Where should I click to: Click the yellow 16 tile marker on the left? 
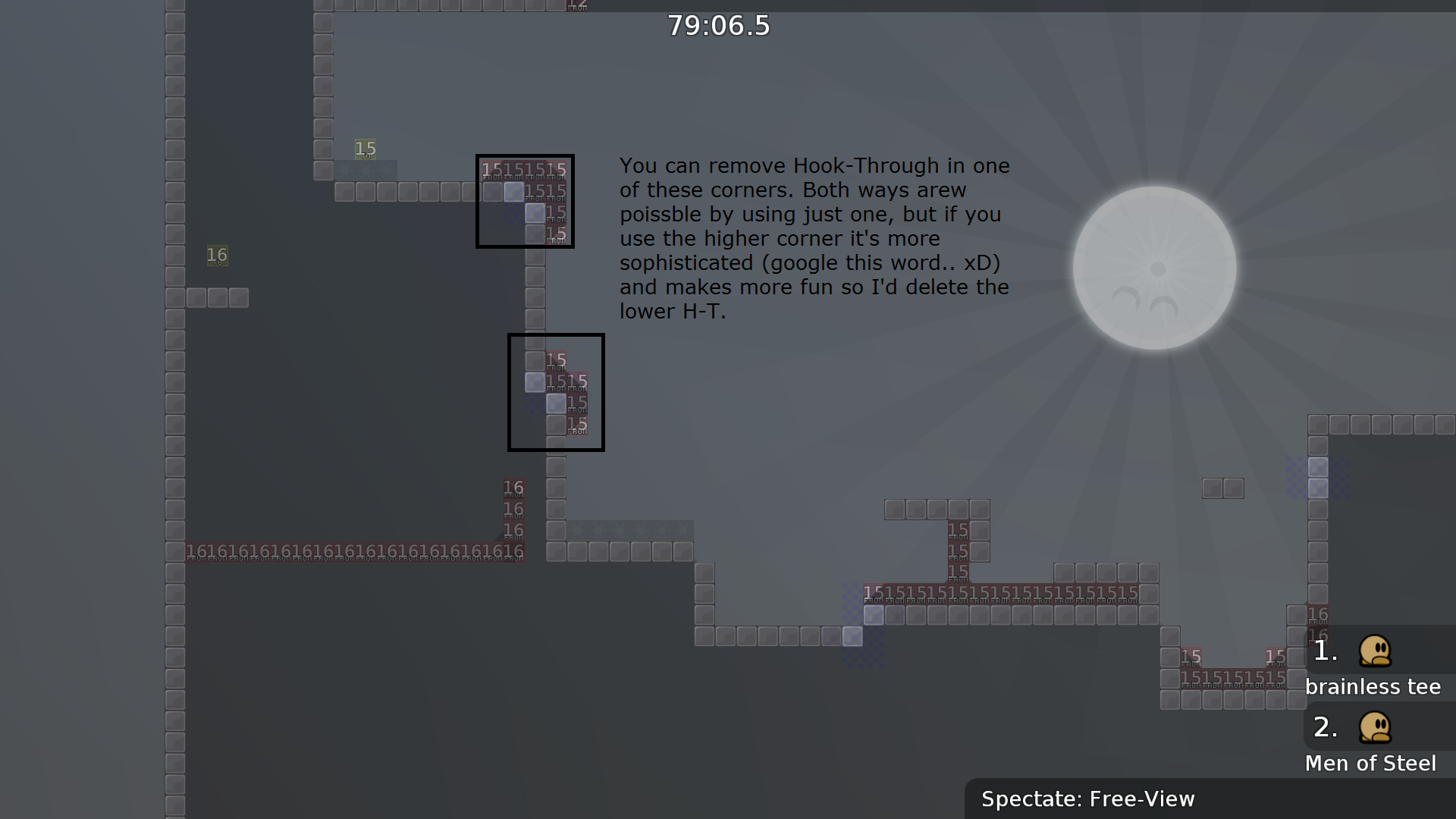pos(217,256)
